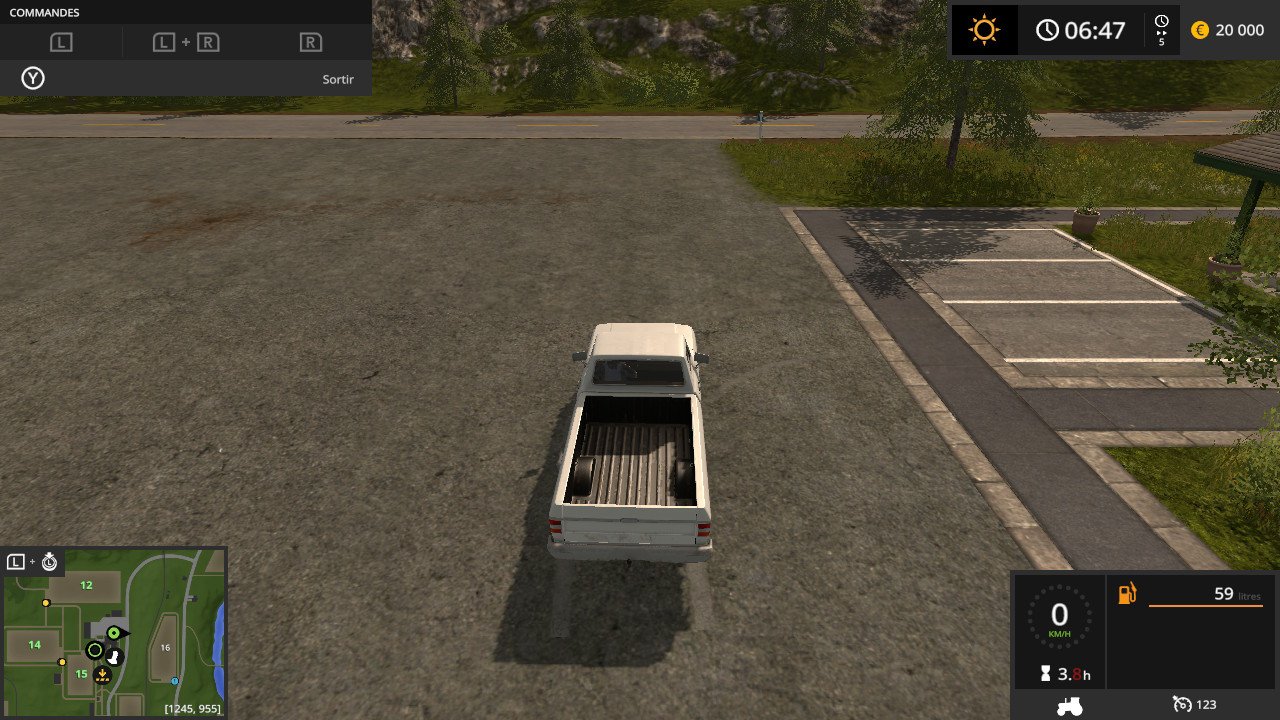Expand the minimap using the L control prompt

click(x=15, y=564)
